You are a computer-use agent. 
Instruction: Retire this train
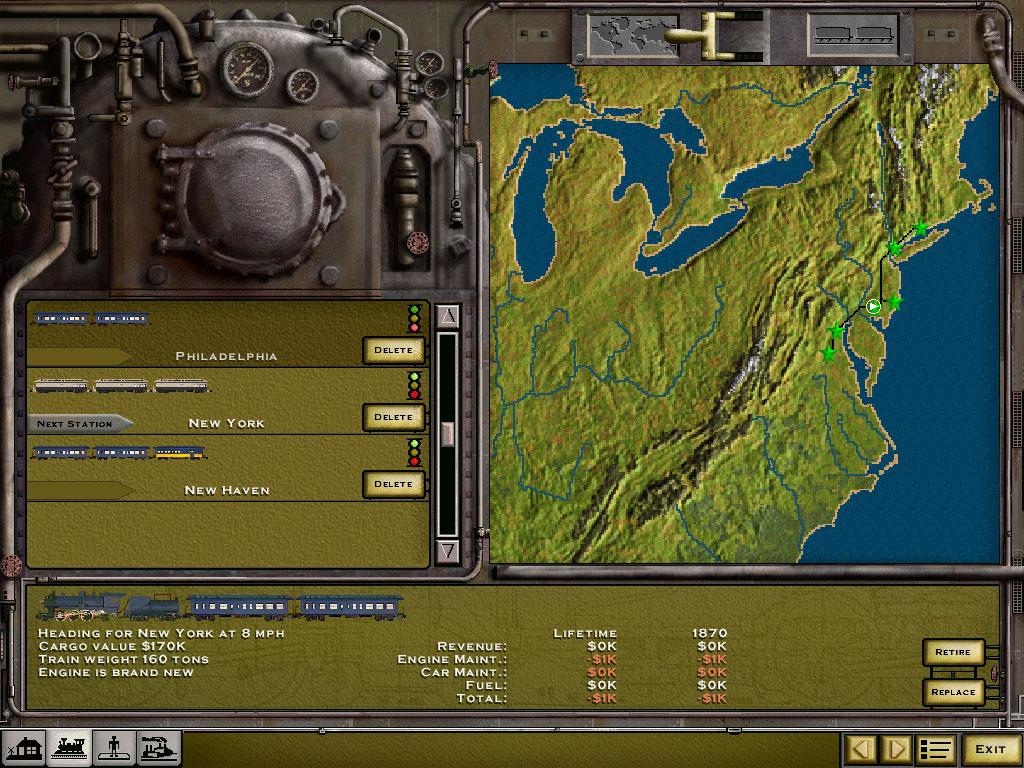tap(953, 652)
